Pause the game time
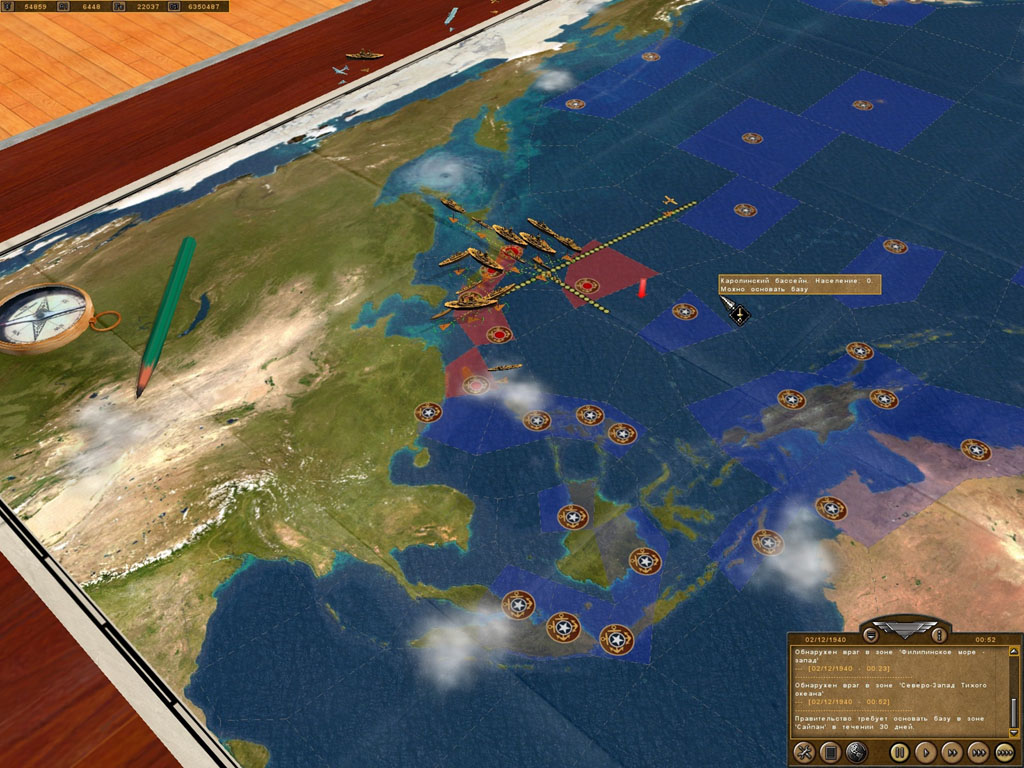 point(899,751)
